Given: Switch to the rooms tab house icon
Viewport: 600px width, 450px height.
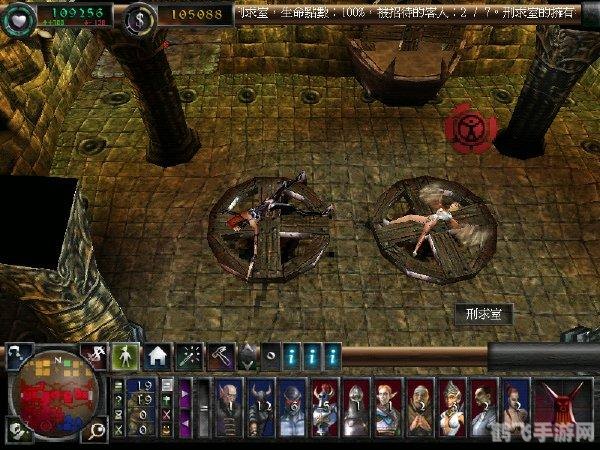Looking at the screenshot, I should [157, 354].
